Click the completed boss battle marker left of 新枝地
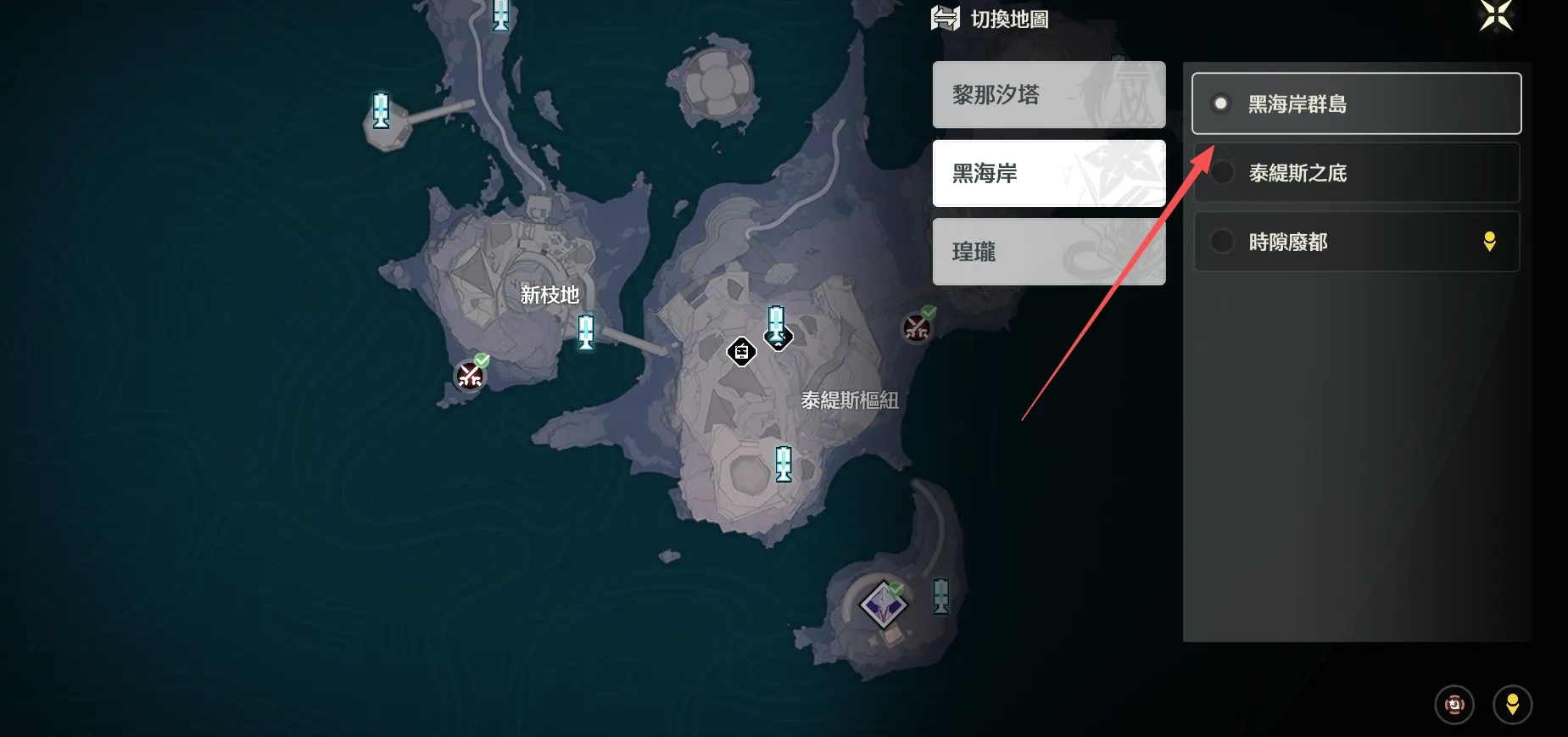 [471, 373]
